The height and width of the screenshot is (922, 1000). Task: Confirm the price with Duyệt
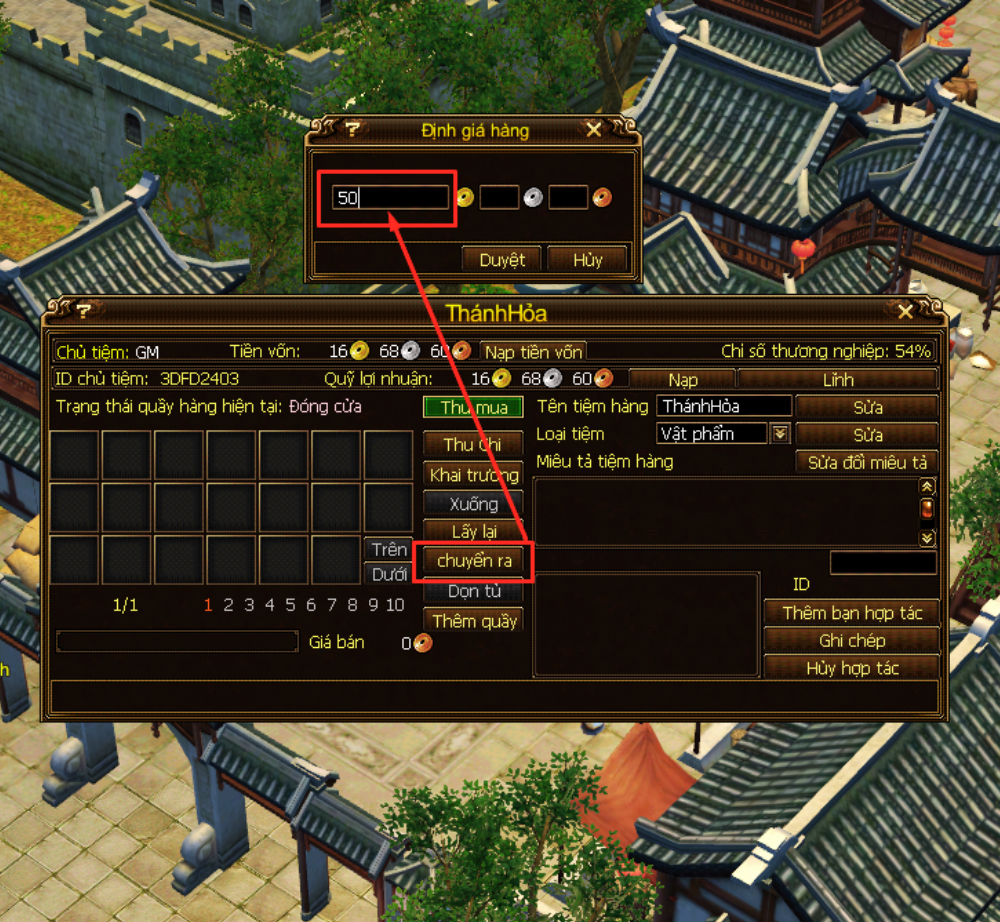(501, 259)
